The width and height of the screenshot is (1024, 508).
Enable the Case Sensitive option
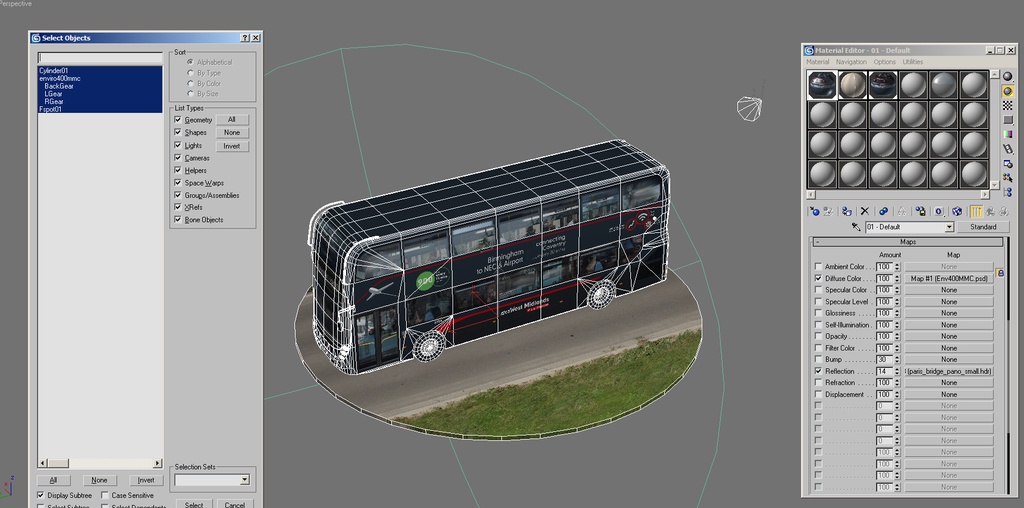click(x=105, y=495)
